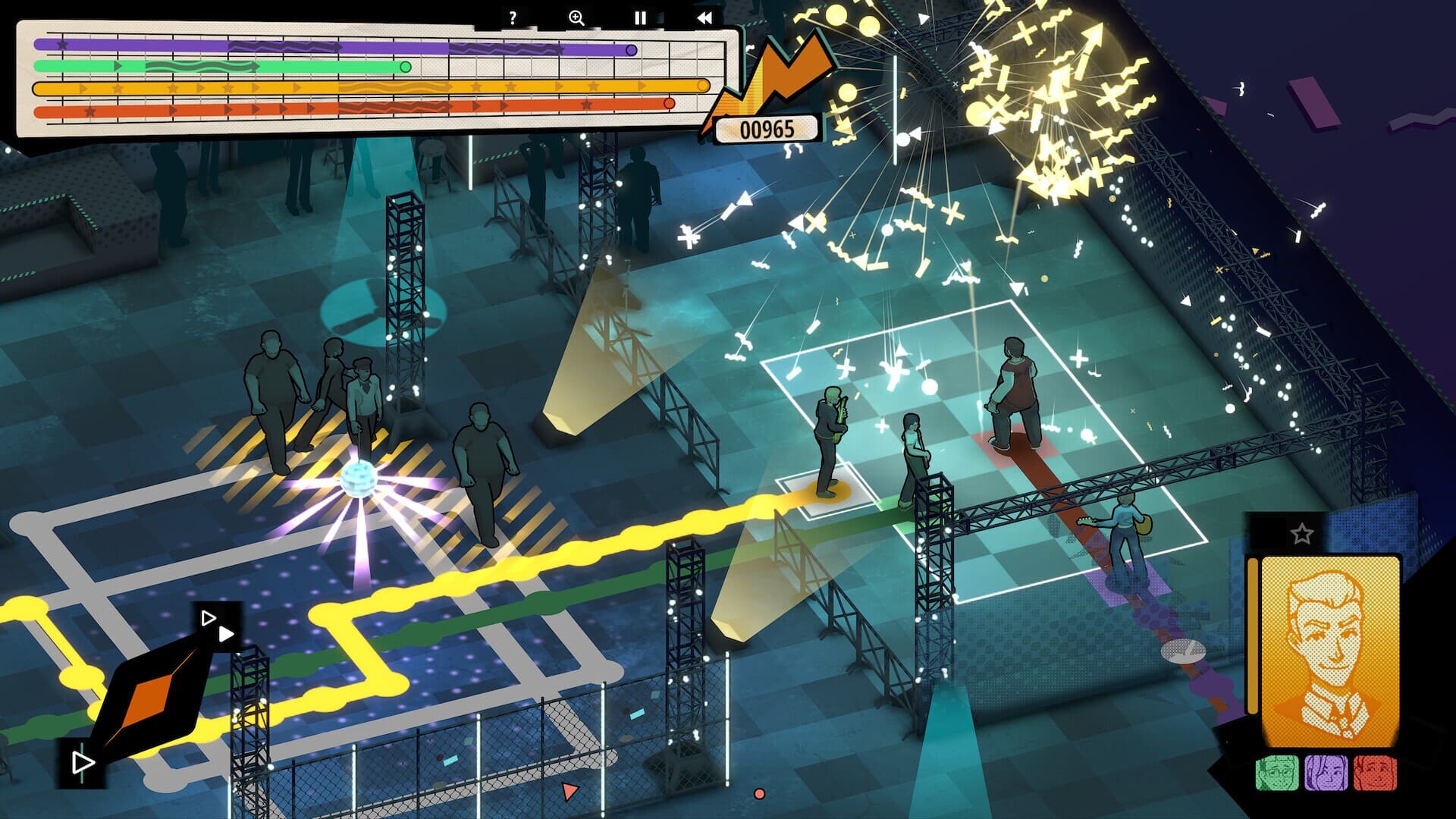The height and width of the screenshot is (819, 1456).
Task: Click the purple track's playhead circle
Action: pyautogui.click(x=630, y=50)
